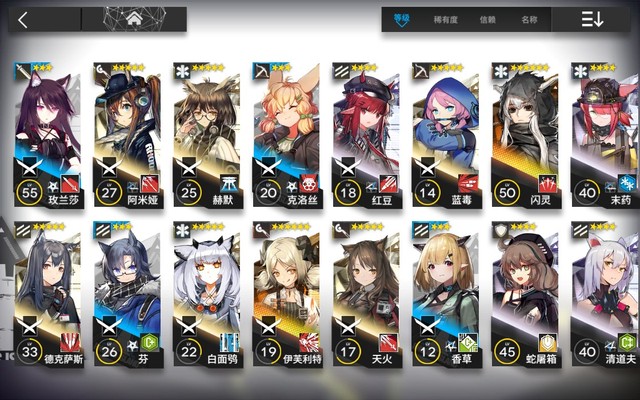Sort operators by 名称 (name)
Screen dimensions: 640x400
coord(528,19)
